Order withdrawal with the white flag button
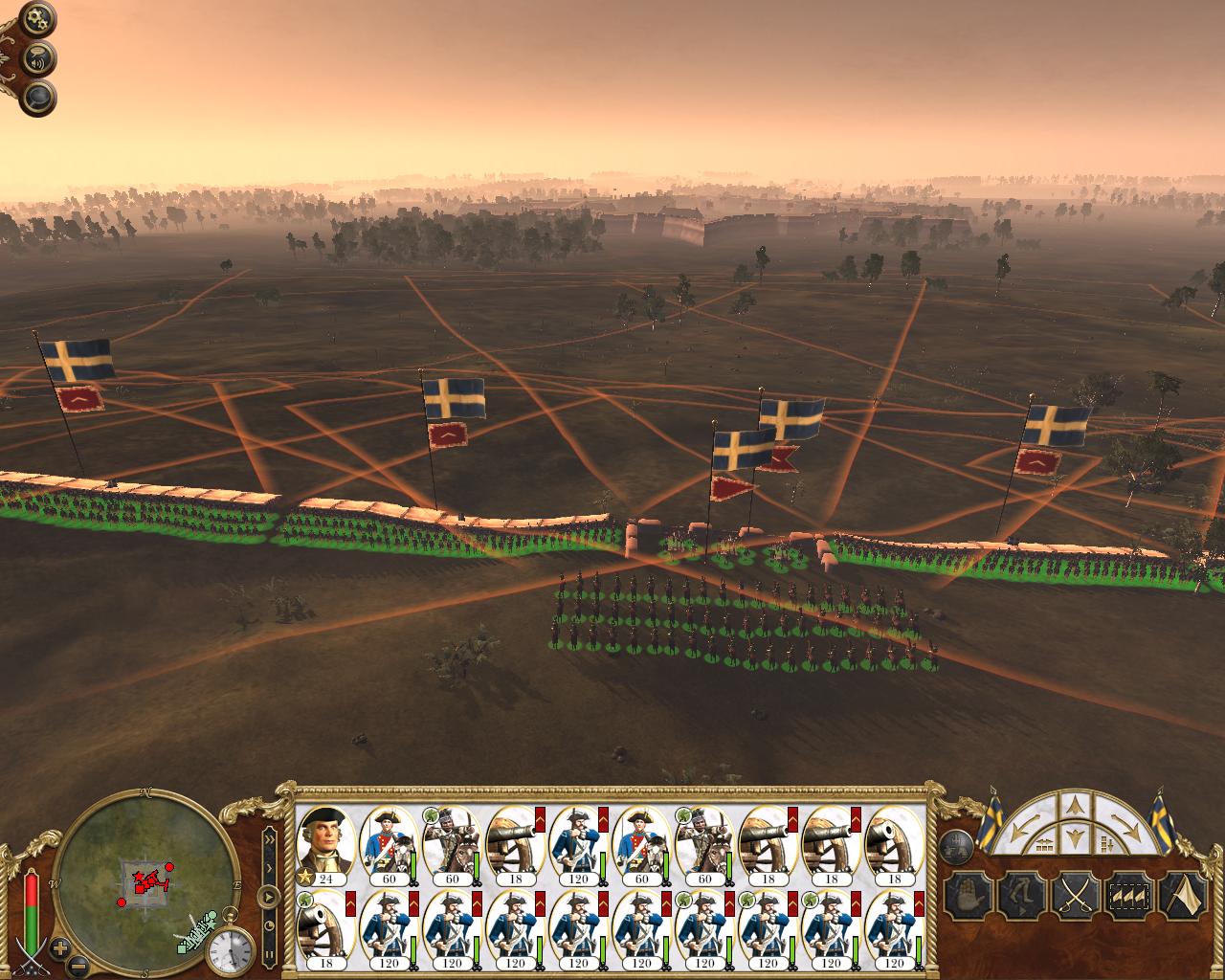Image resolution: width=1225 pixels, height=980 pixels. click(1183, 897)
